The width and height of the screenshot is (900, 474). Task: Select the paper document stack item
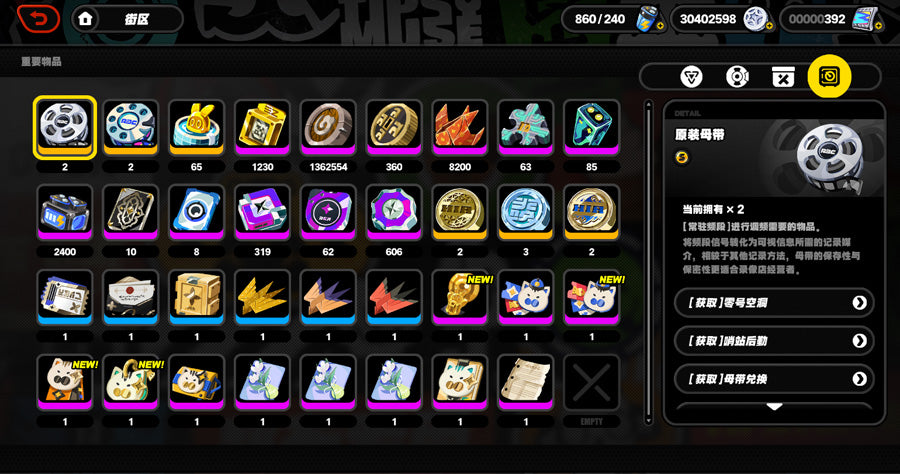point(526,381)
